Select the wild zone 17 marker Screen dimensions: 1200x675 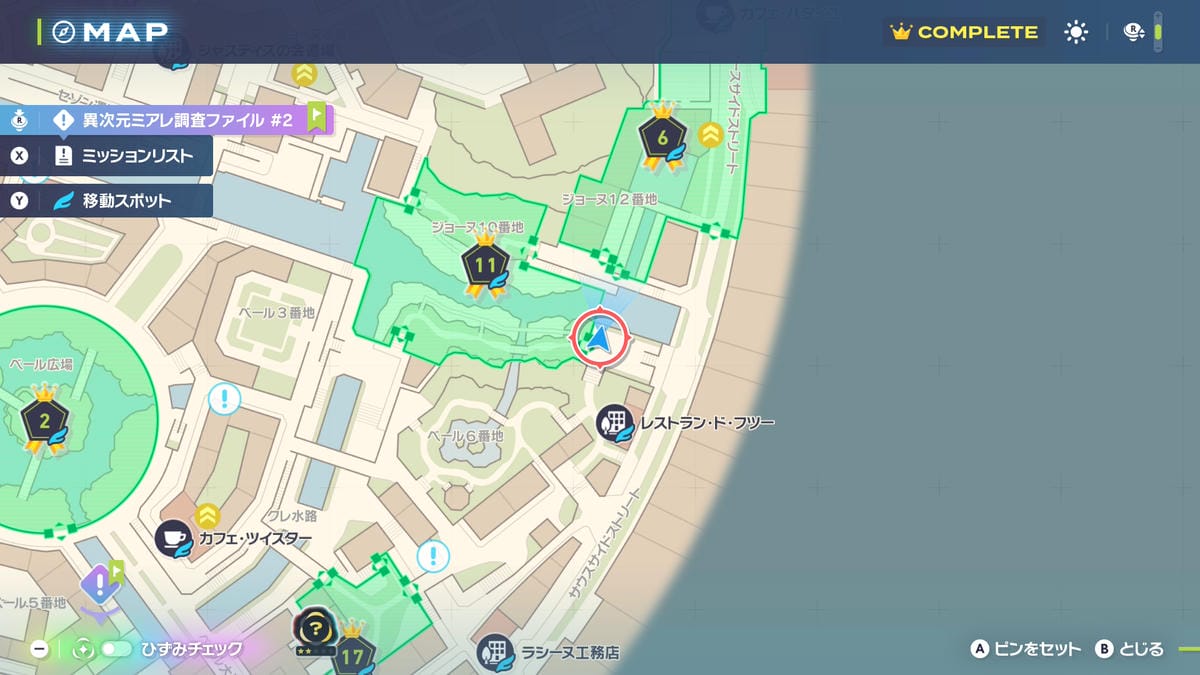[352, 655]
